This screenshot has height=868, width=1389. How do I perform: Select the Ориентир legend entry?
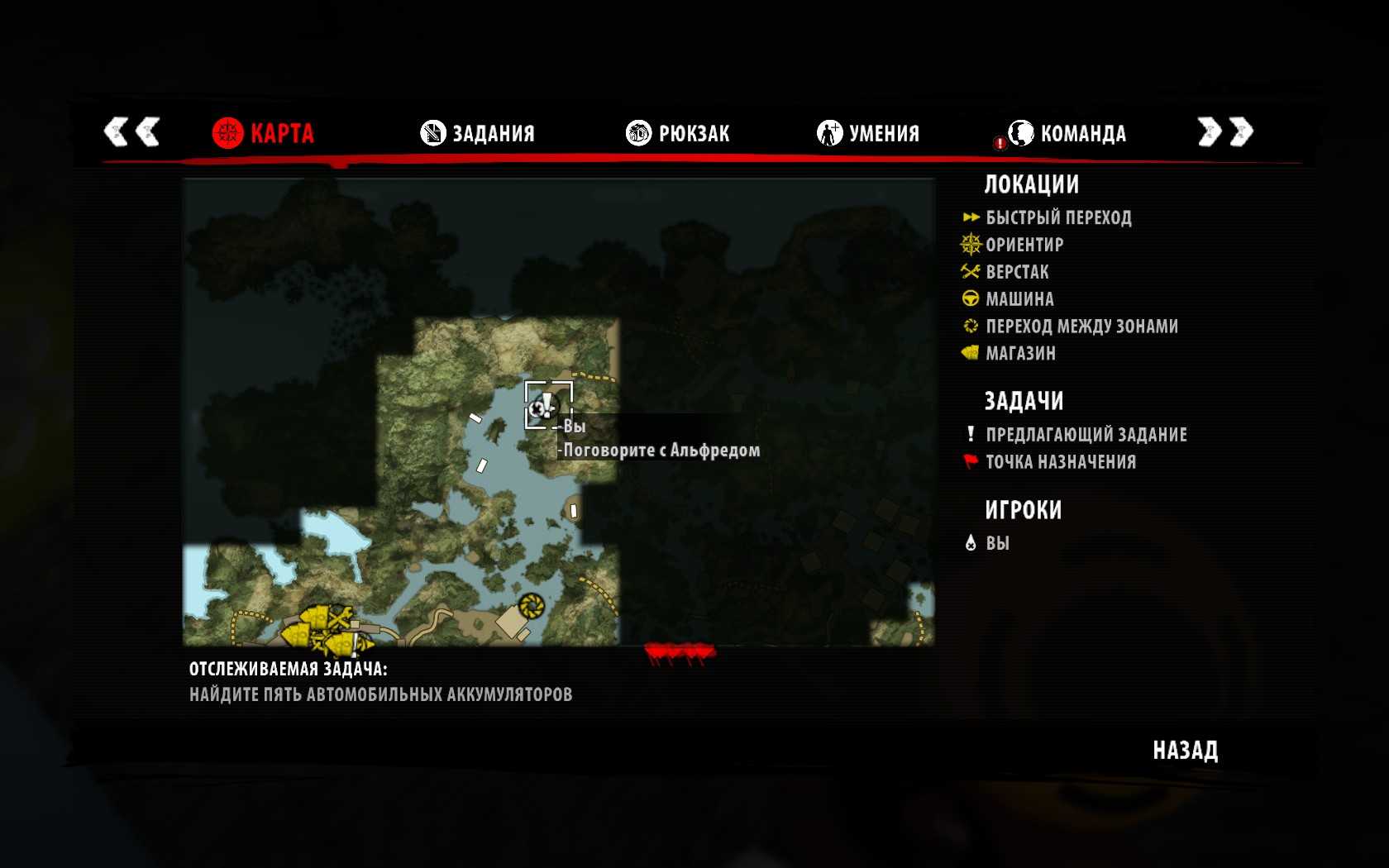pyautogui.click(x=1024, y=245)
